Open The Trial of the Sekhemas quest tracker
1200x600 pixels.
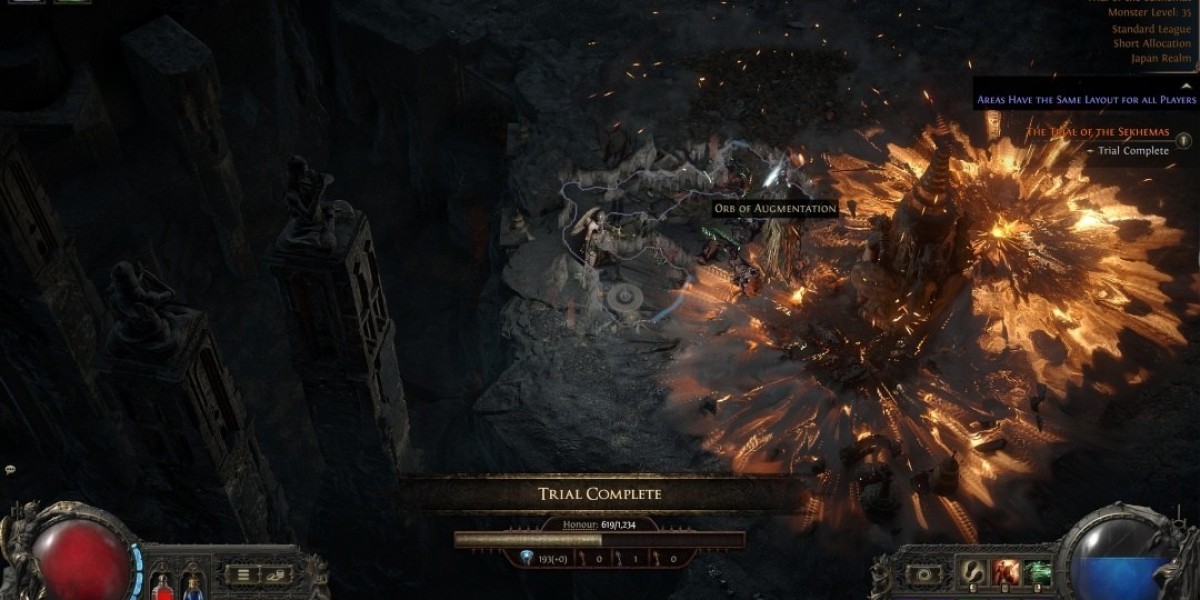(x=1098, y=132)
